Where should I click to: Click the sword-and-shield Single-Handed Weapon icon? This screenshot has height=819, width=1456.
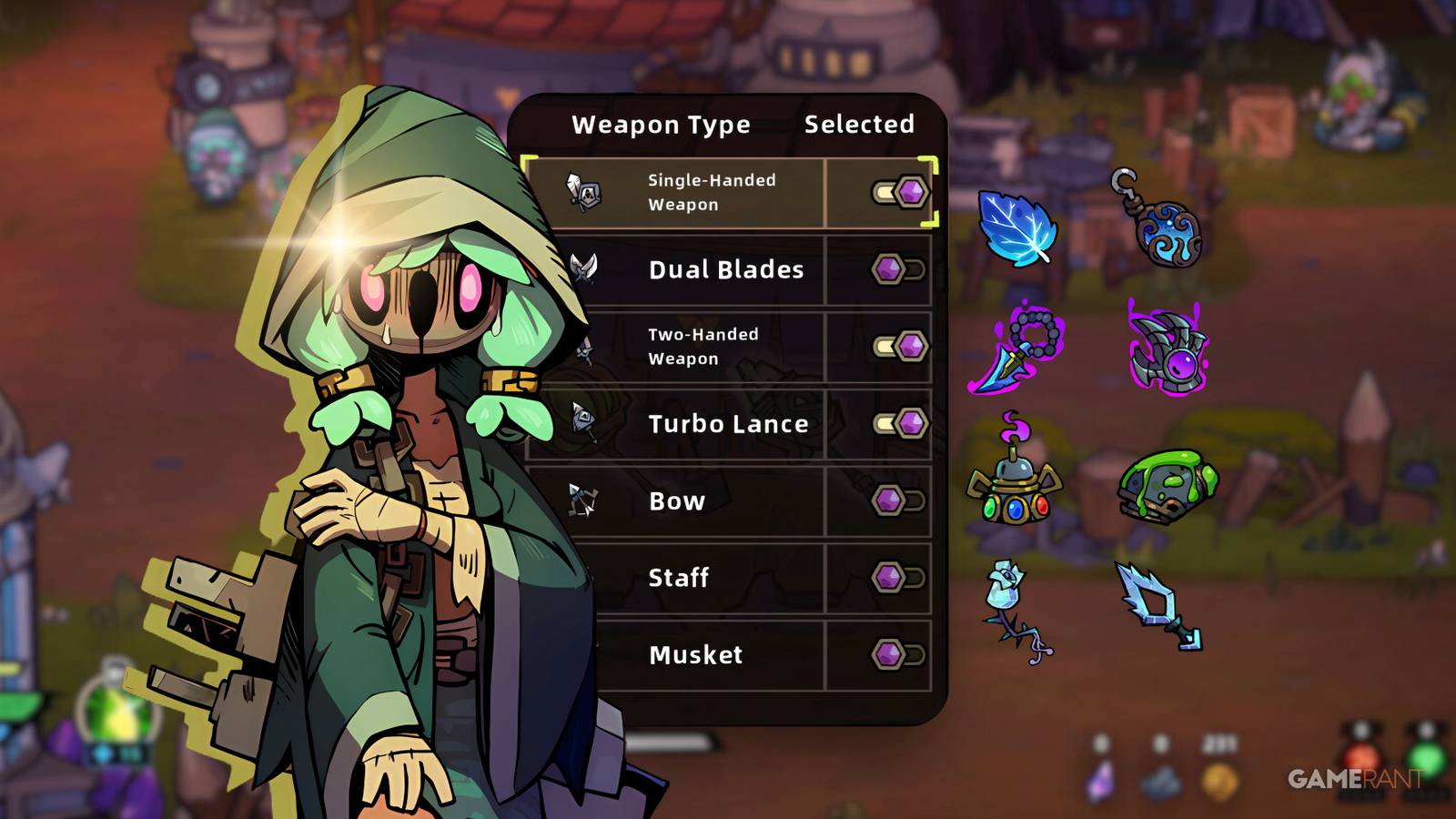coord(585,192)
